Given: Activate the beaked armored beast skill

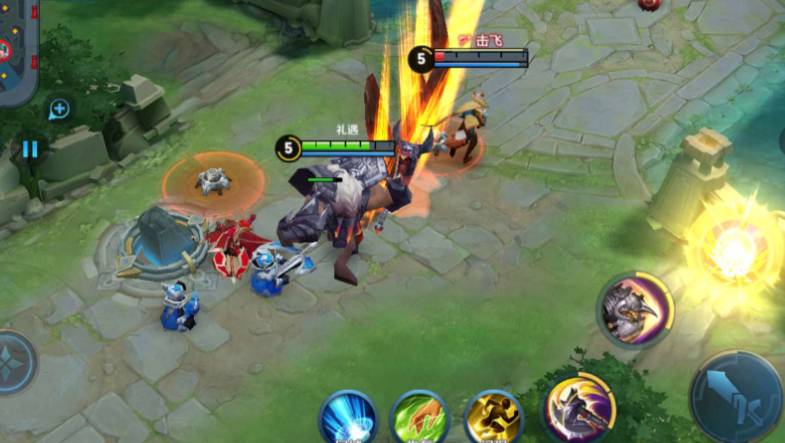Looking at the screenshot, I should tap(636, 311).
